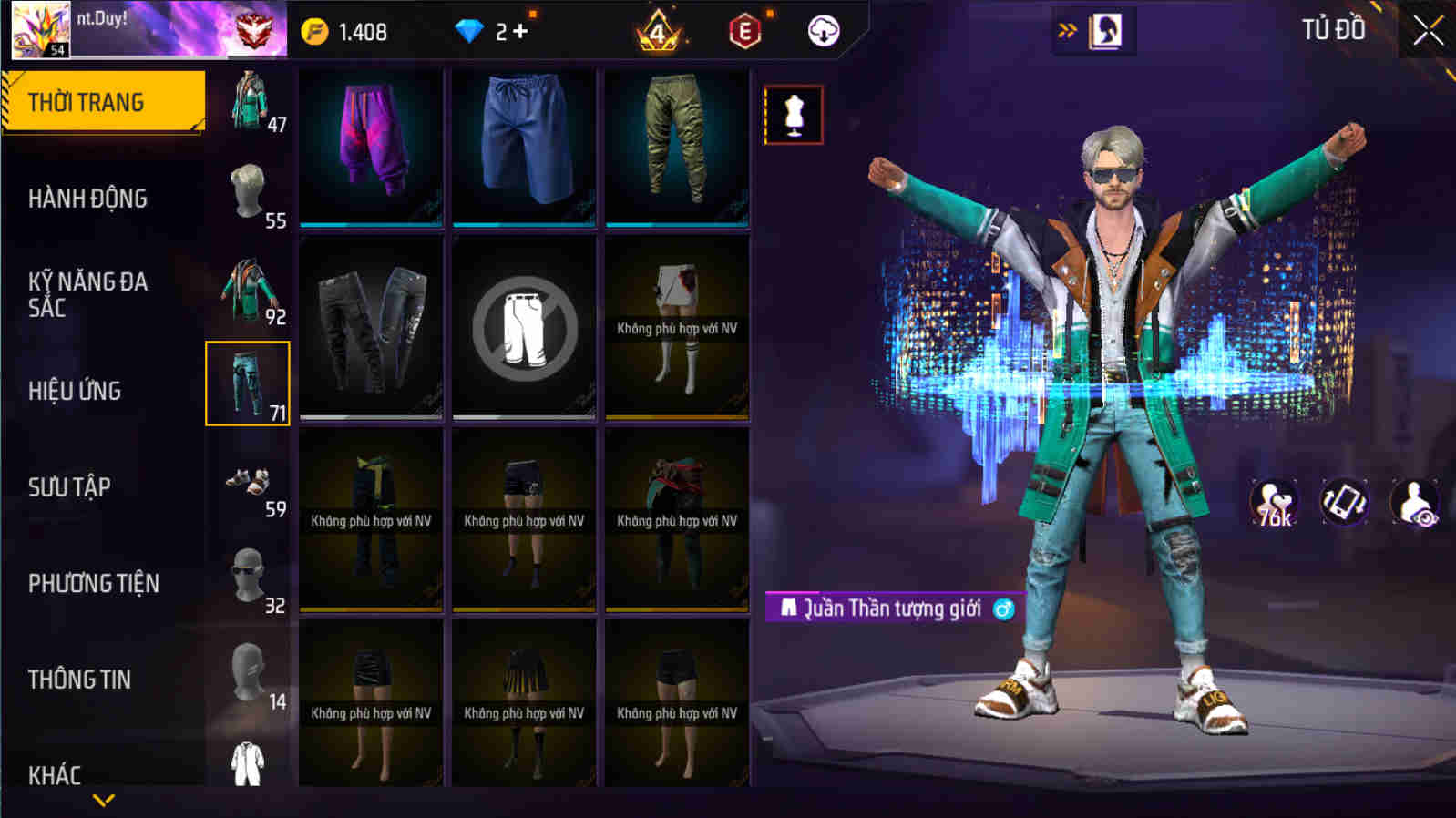
Task: Select the pants category showing 71 items
Action: (245, 383)
